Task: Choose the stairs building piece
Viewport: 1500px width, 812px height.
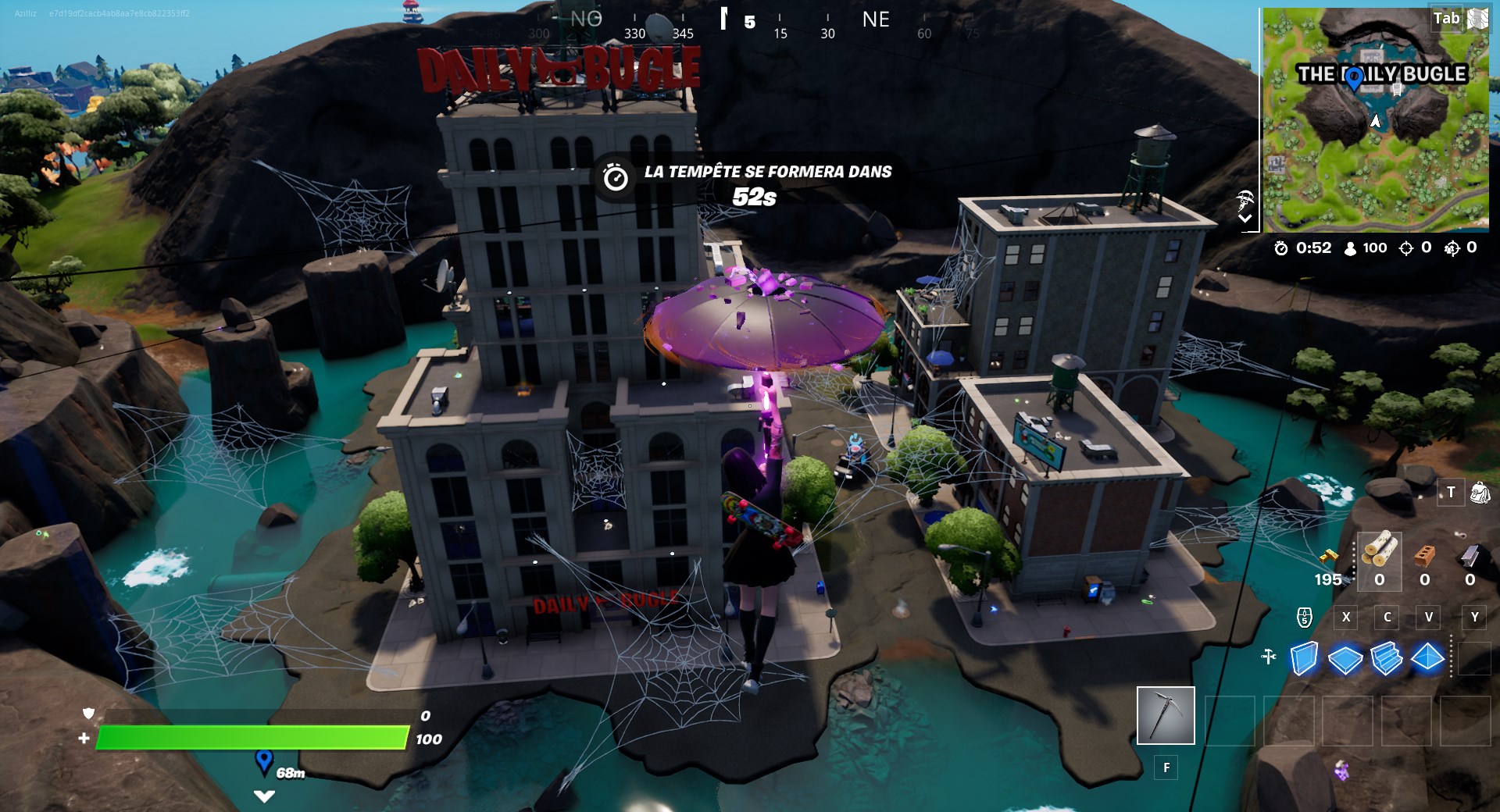Action: [x=1386, y=658]
